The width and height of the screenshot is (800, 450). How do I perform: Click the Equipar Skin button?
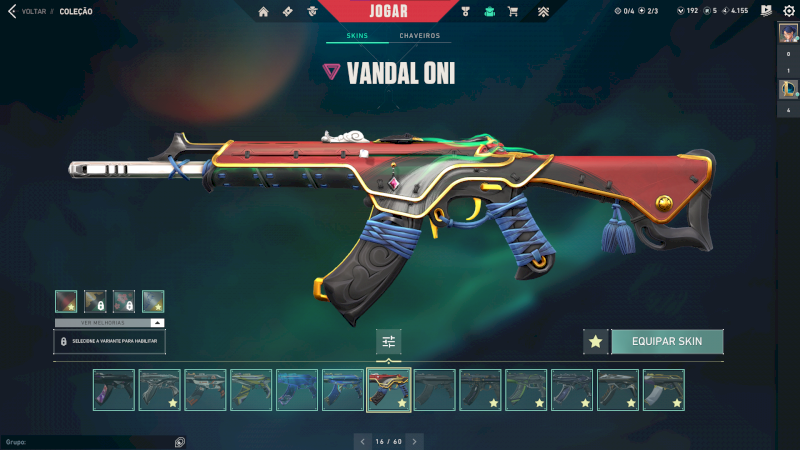[x=667, y=341]
